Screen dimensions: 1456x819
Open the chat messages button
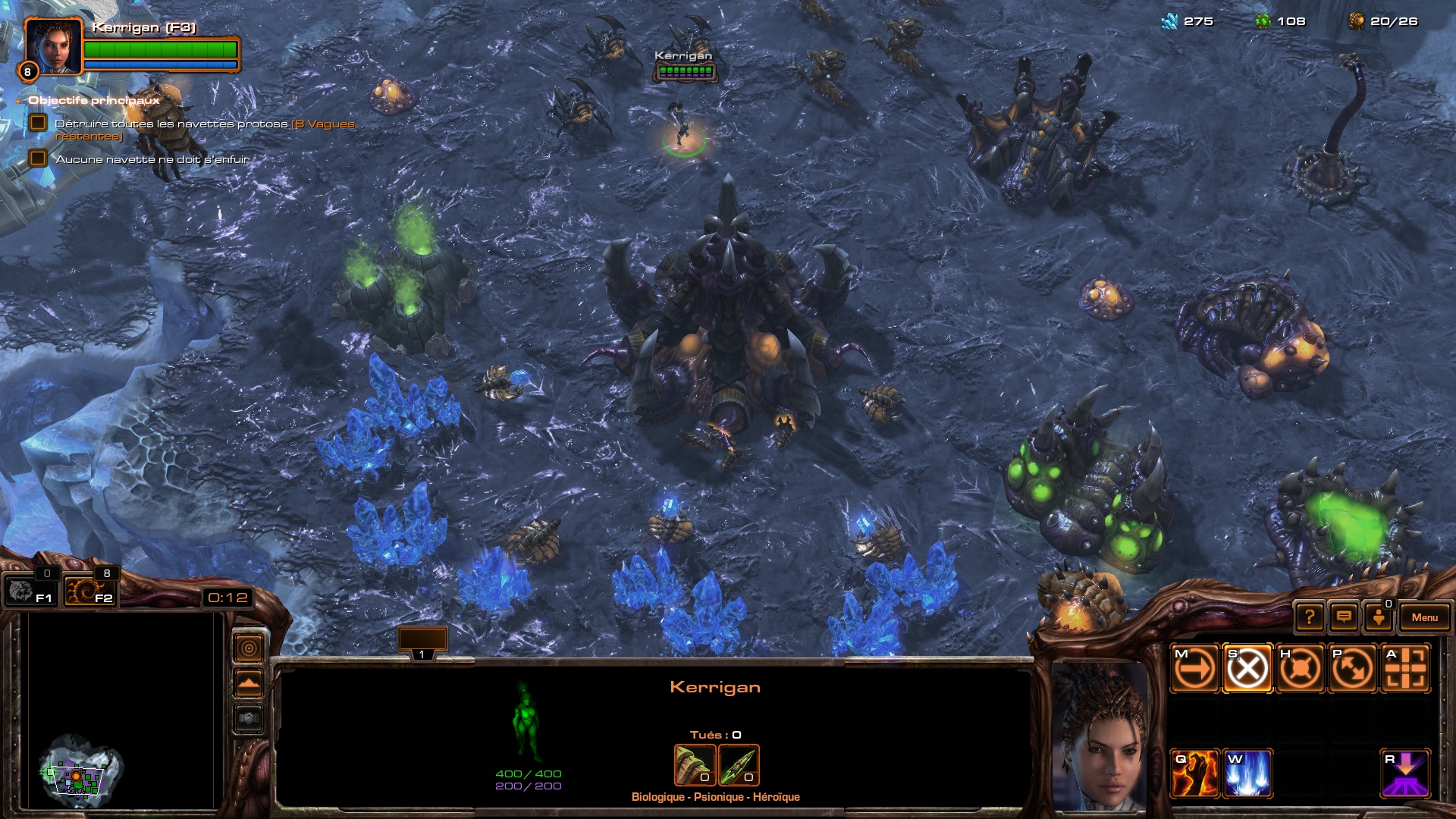[1344, 617]
